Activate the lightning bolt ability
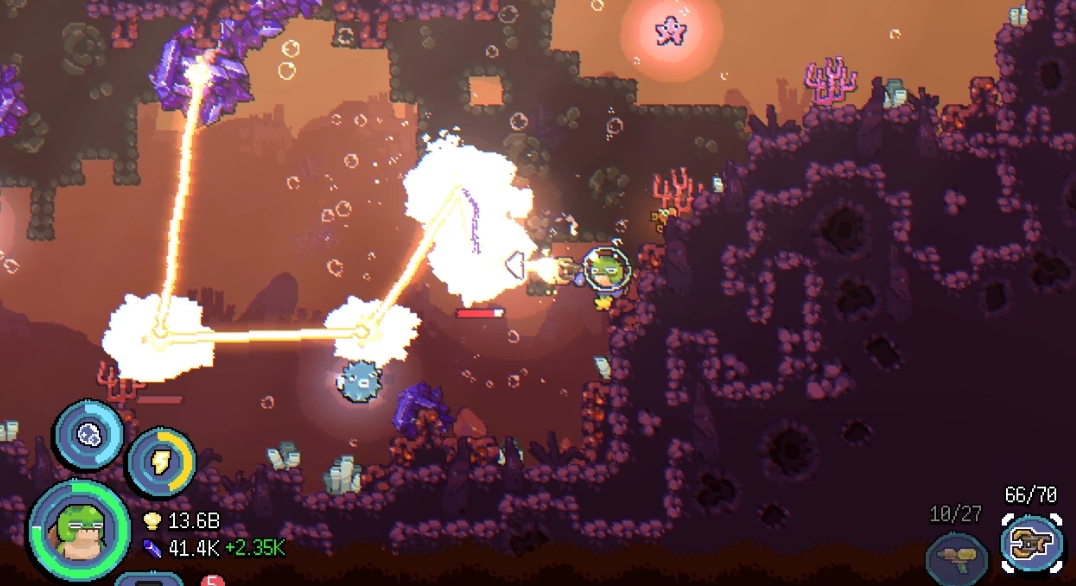1076x586 pixels. pos(161,461)
